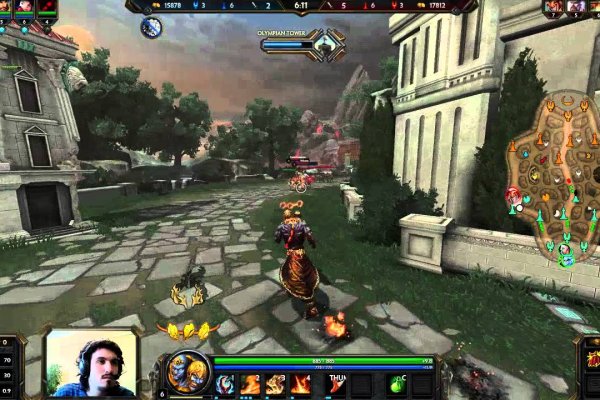Cast the third flaming beast ability

(x=276, y=383)
